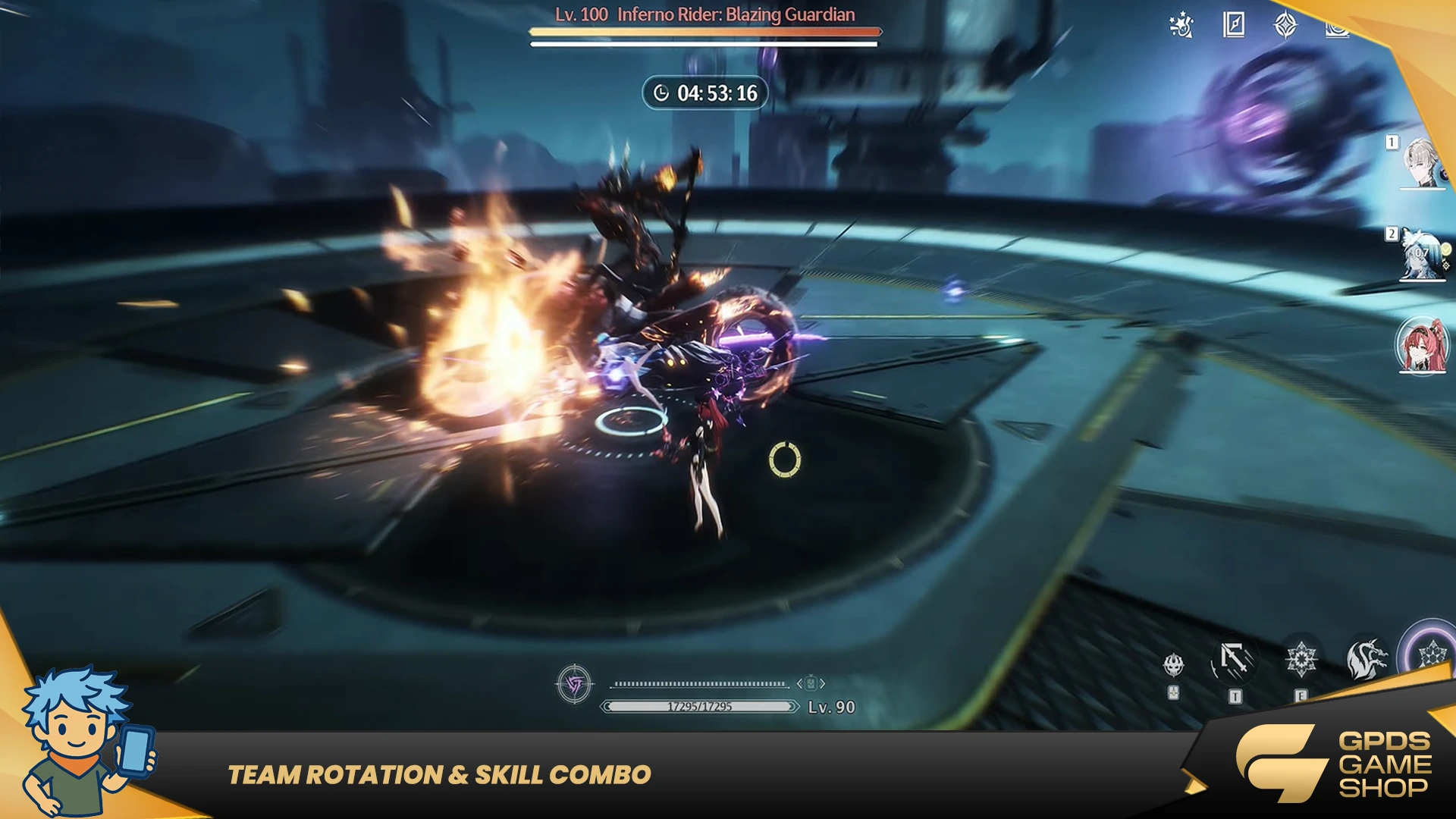Trigger the dragon echo skill
This screenshot has height=819, width=1456.
pyautogui.click(x=1367, y=658)
